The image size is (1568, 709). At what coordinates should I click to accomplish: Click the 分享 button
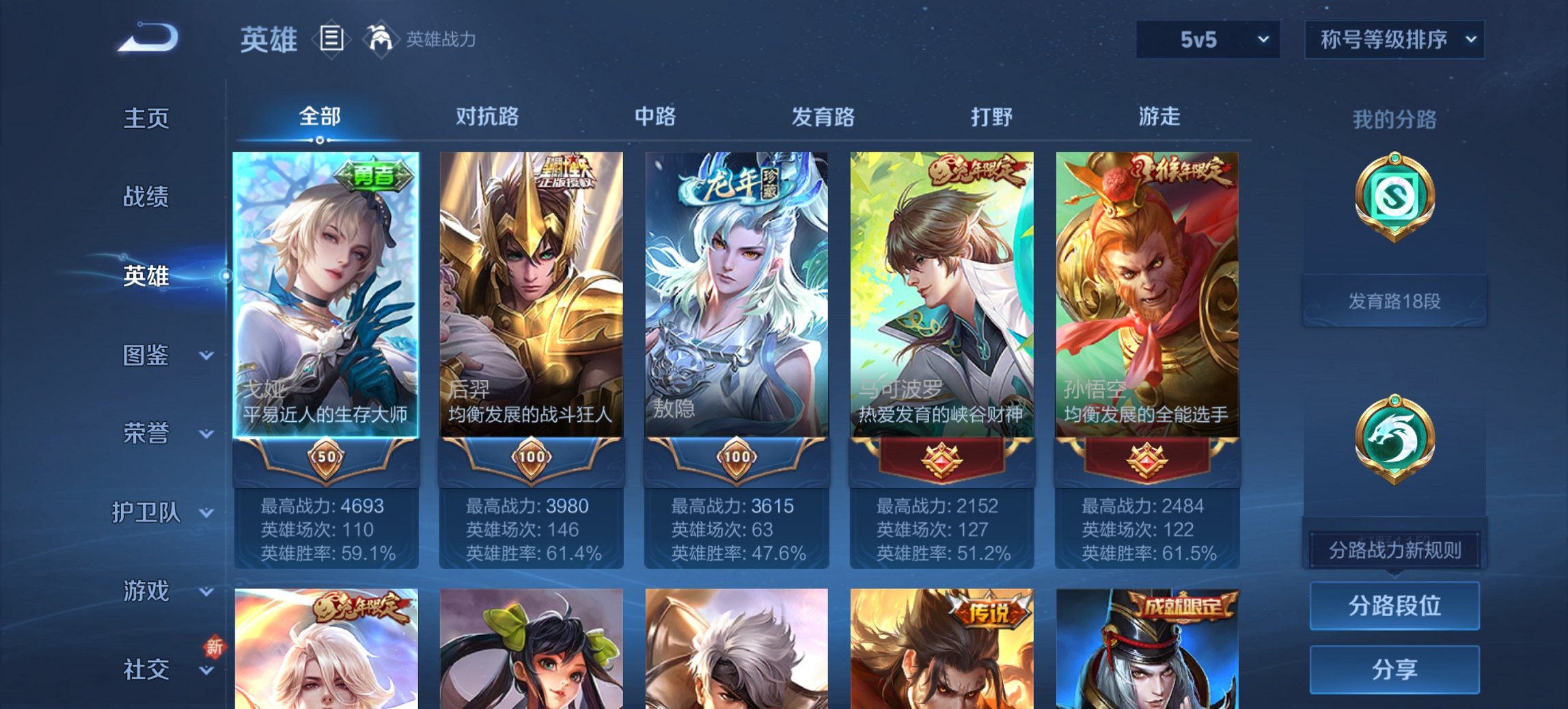tap(1394, 670)
